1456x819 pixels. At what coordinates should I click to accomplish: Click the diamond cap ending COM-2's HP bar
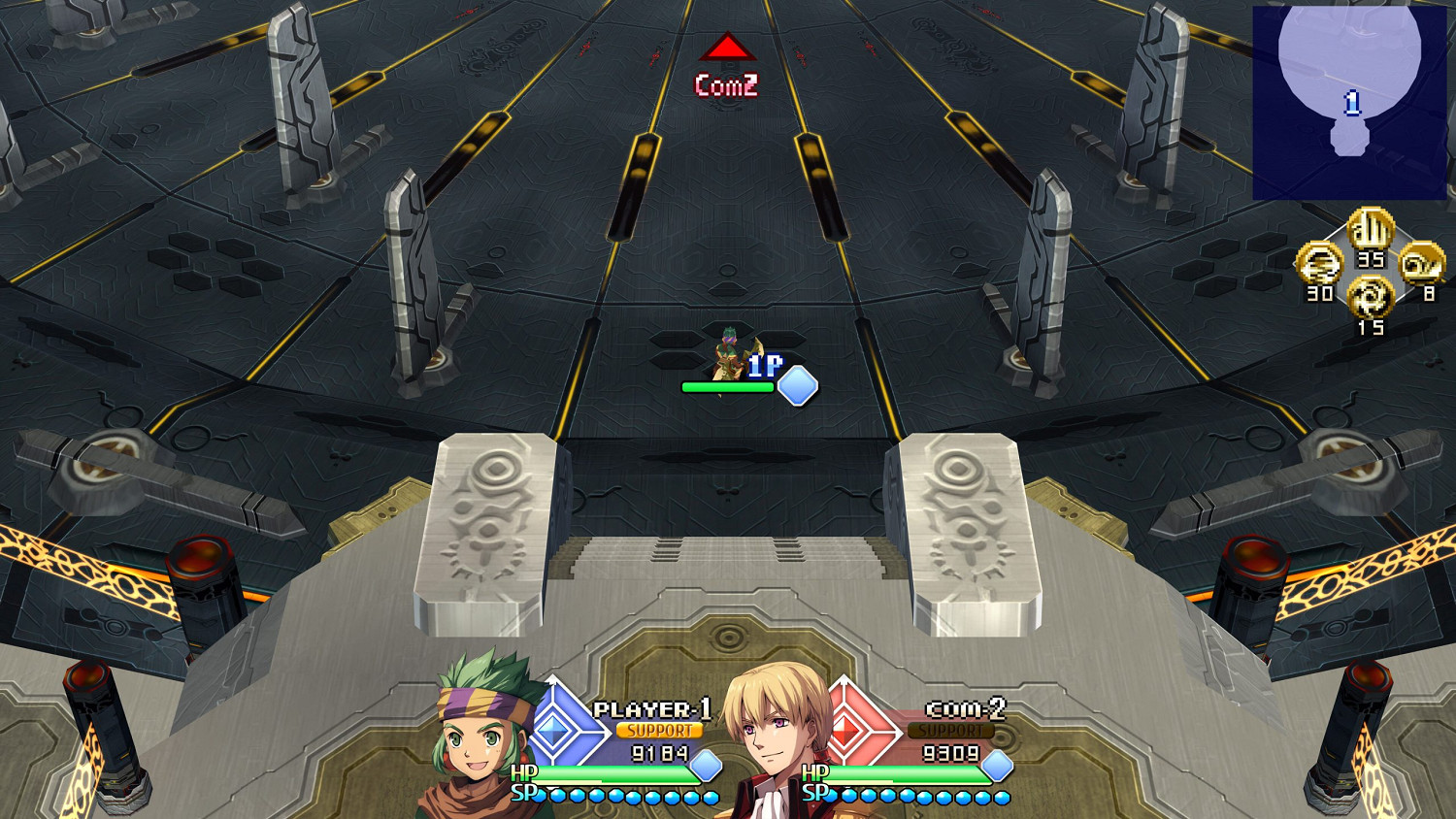coord(996,771)
